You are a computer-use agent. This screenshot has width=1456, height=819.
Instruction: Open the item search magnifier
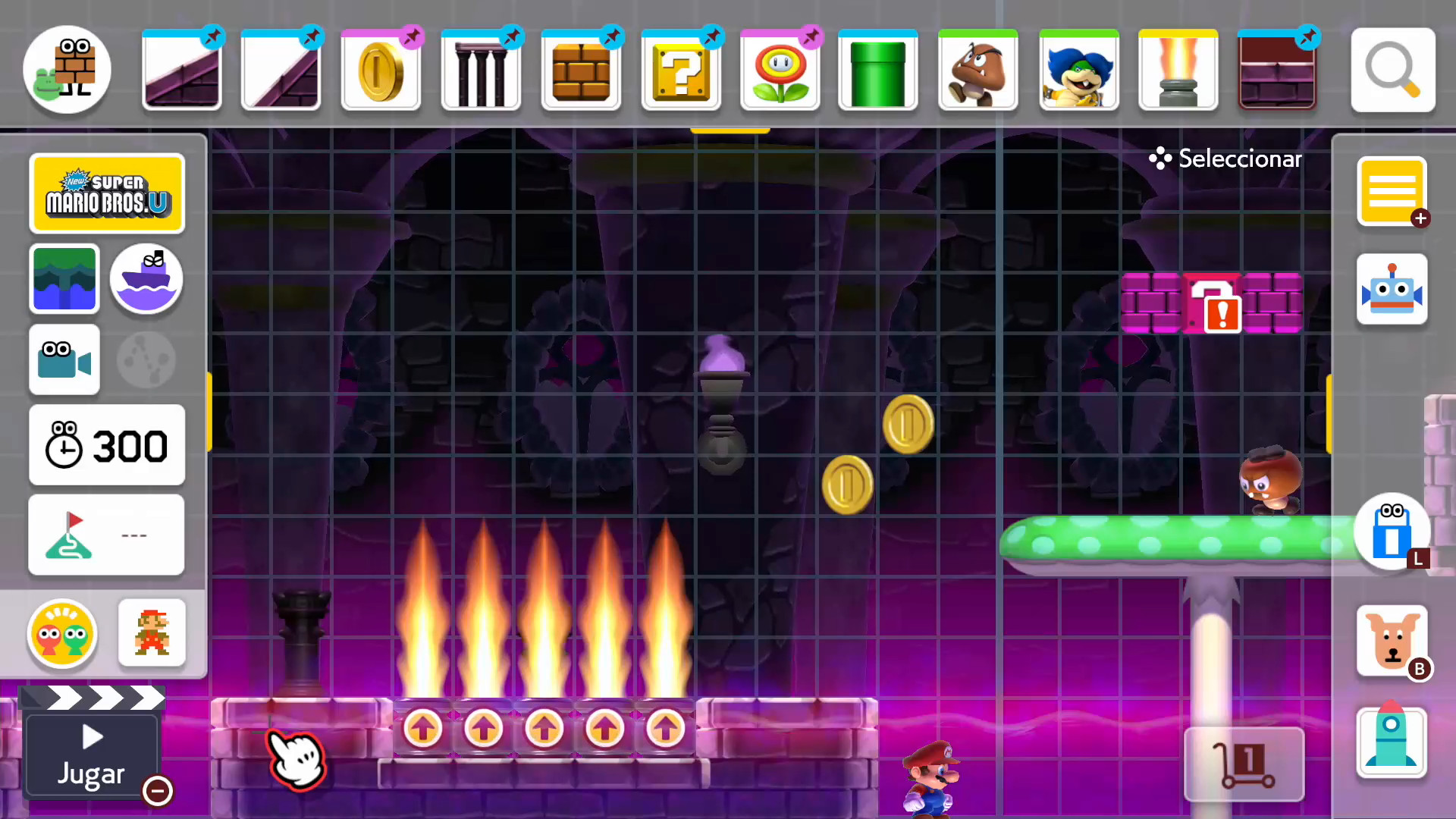click(x=1392, y=69)
